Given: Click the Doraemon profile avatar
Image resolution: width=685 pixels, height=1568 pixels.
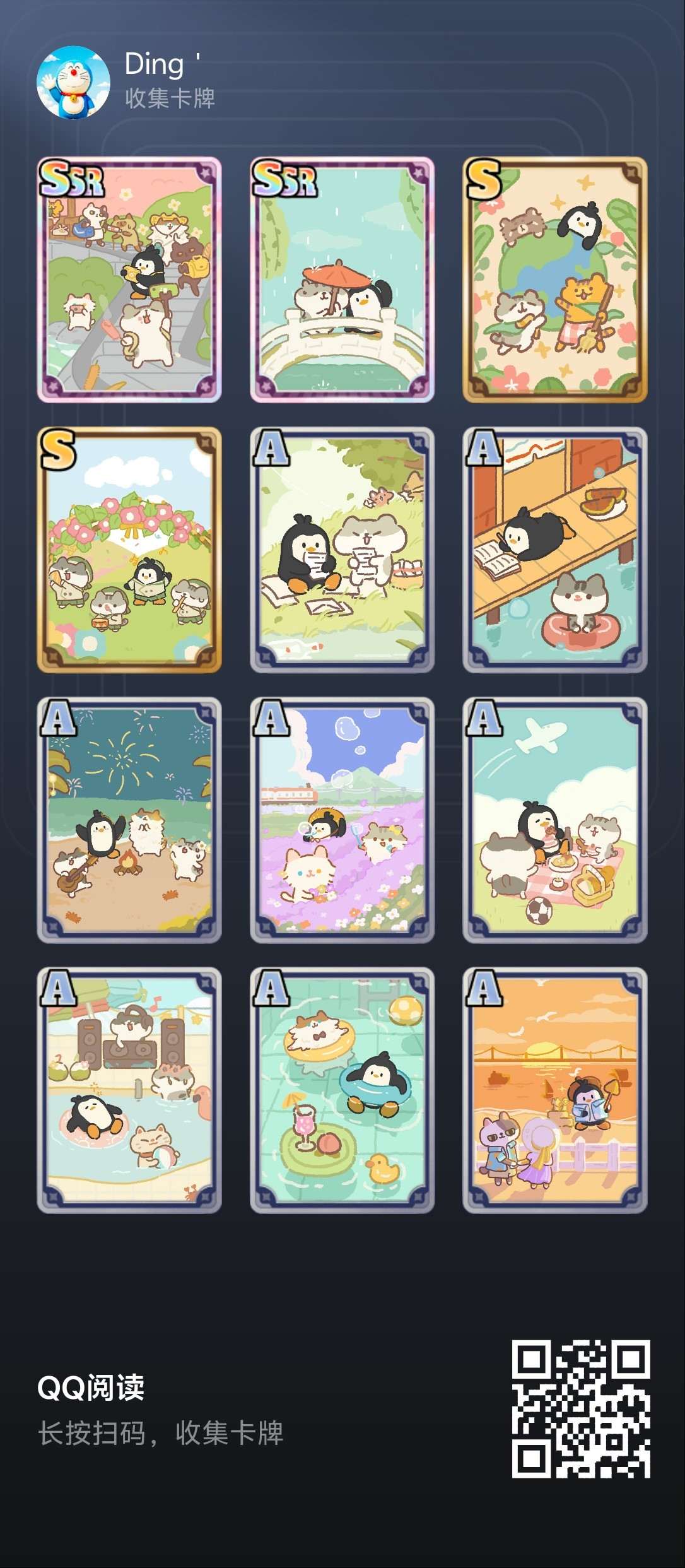Looking at the screenshot, I should tap(73, 83).
